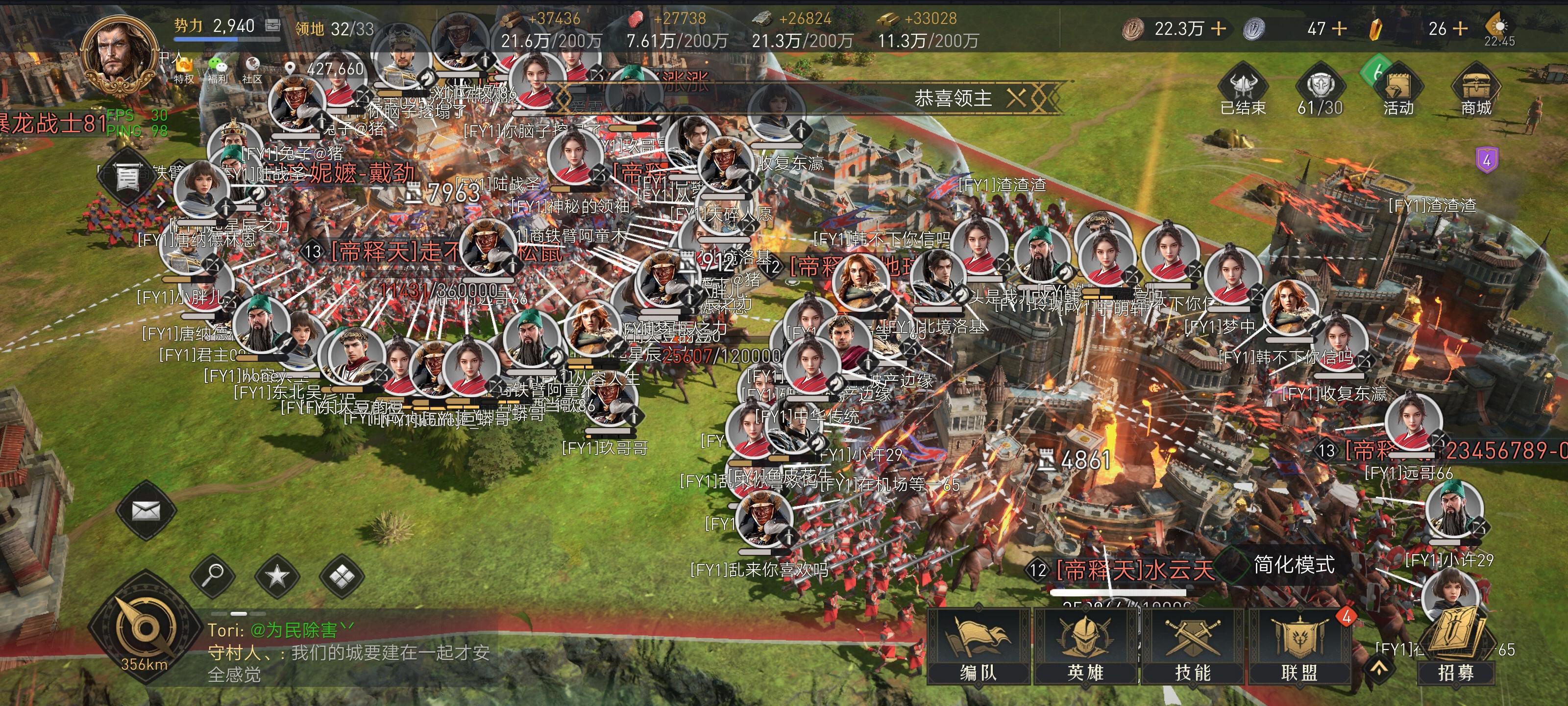Viewport: 1568px width, 706px height.
Task: Add amber gems with the plus button
Action: pyautogui.click(x=1460, y=28)
